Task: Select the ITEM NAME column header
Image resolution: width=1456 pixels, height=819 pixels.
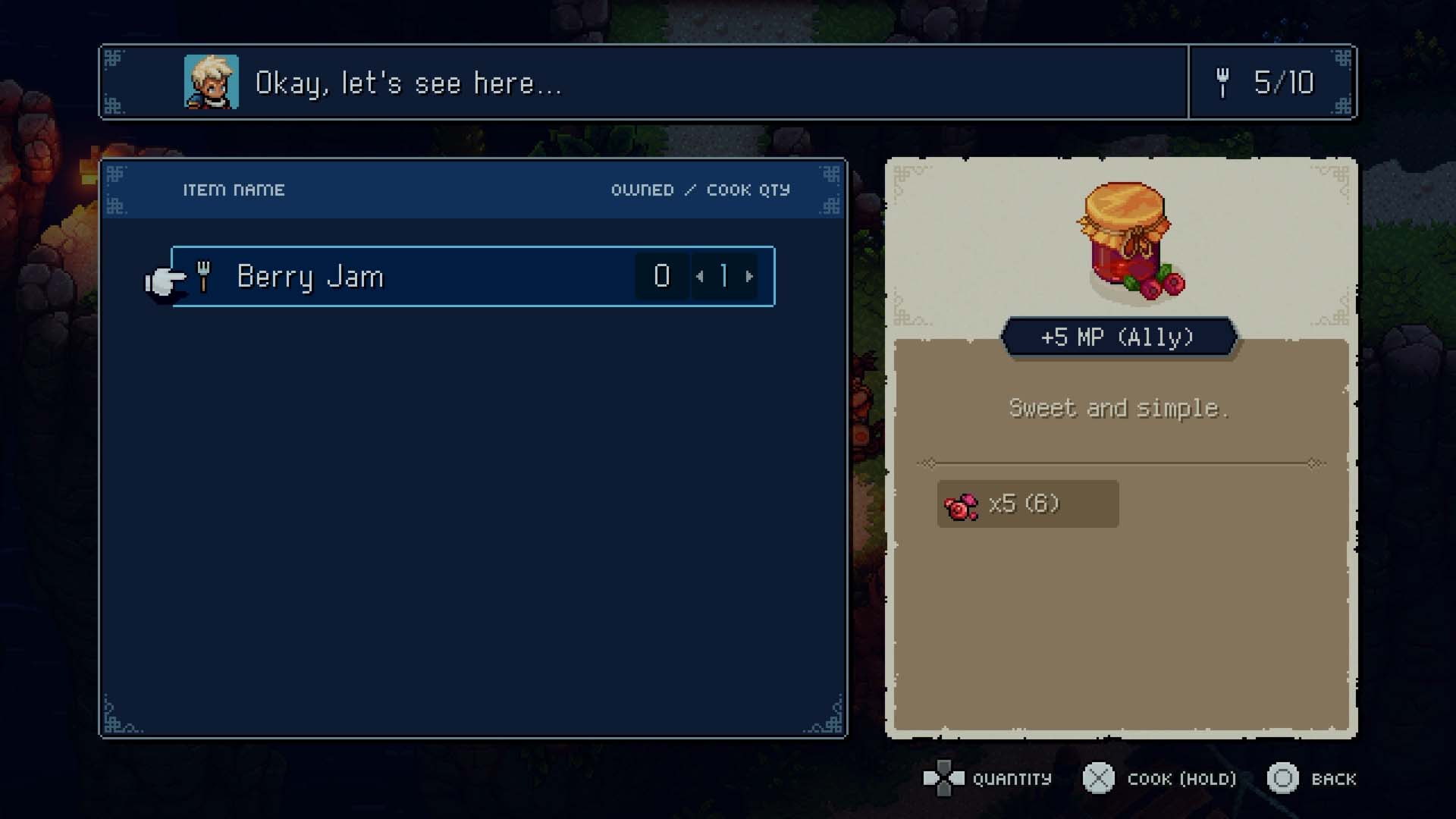Action: tap(234, 190)
